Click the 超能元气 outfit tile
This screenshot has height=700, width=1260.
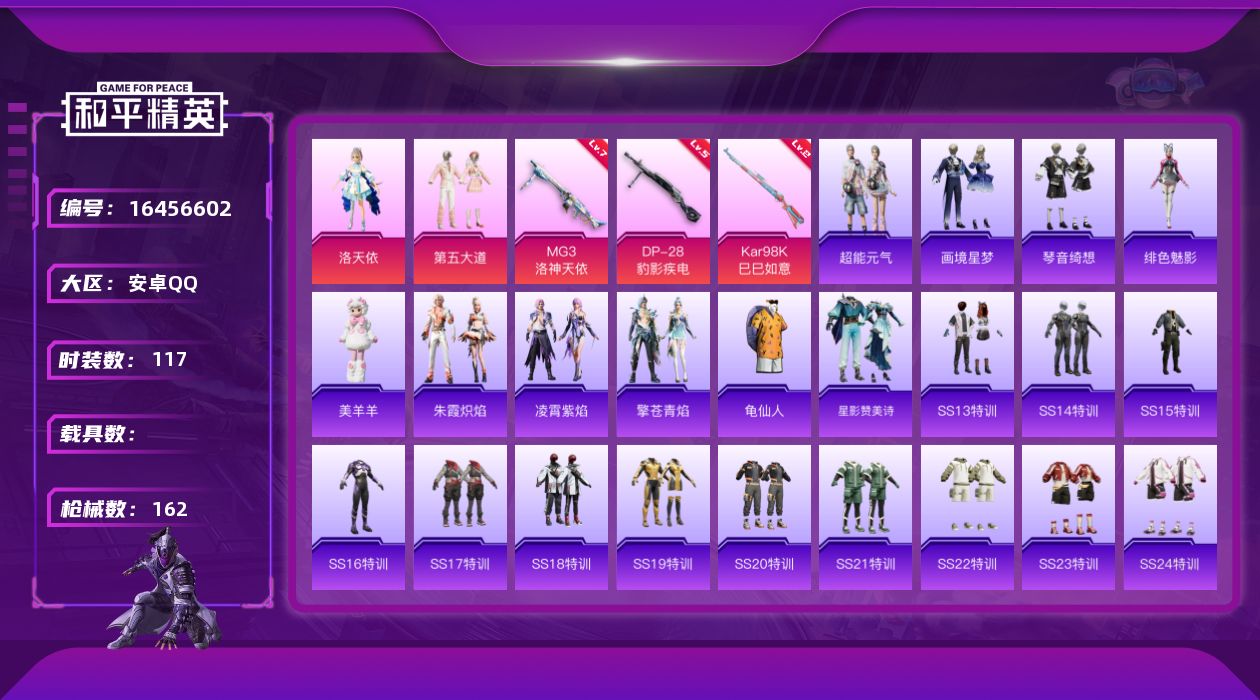865,211
